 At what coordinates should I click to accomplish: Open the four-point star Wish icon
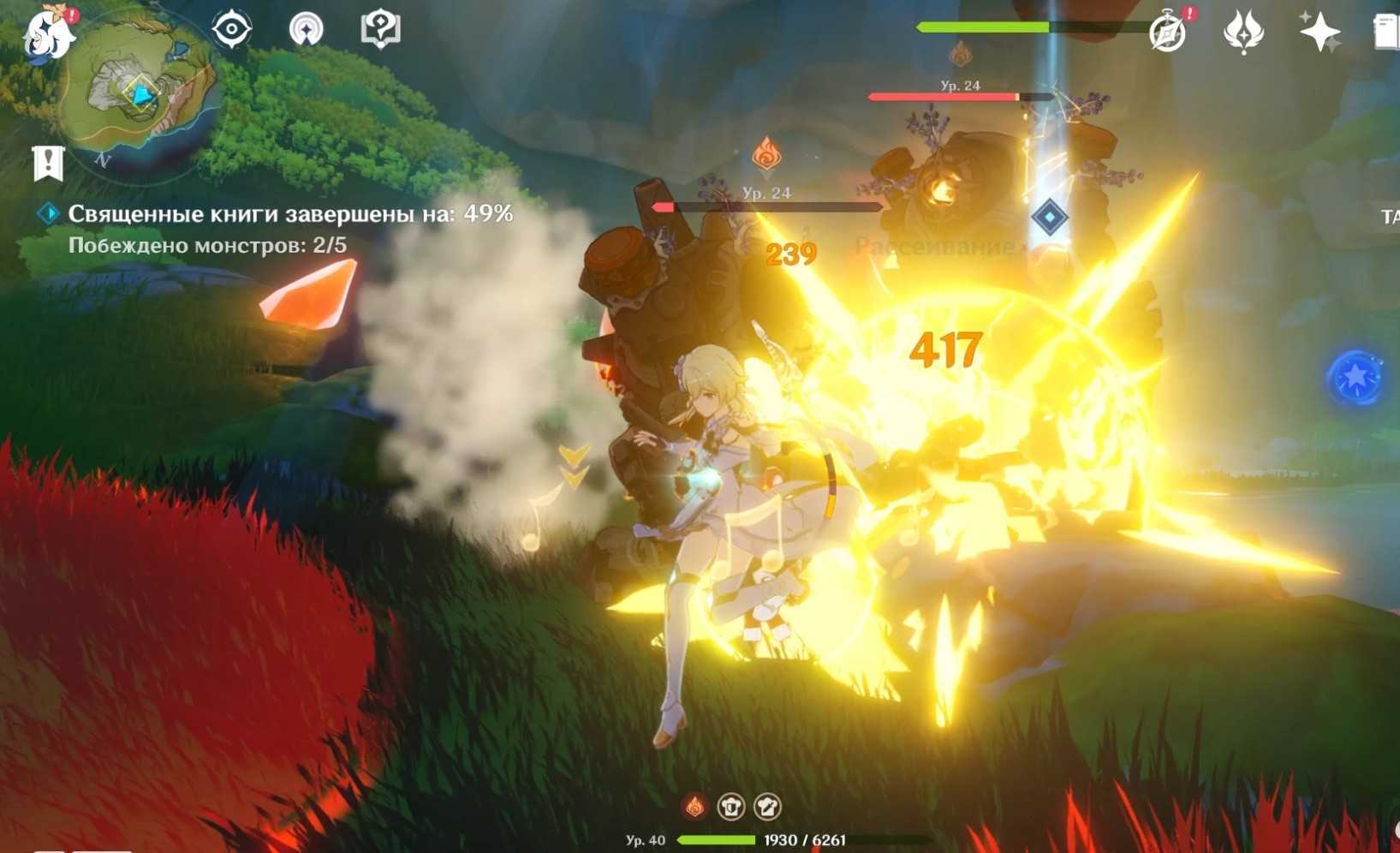point(1319,33)
